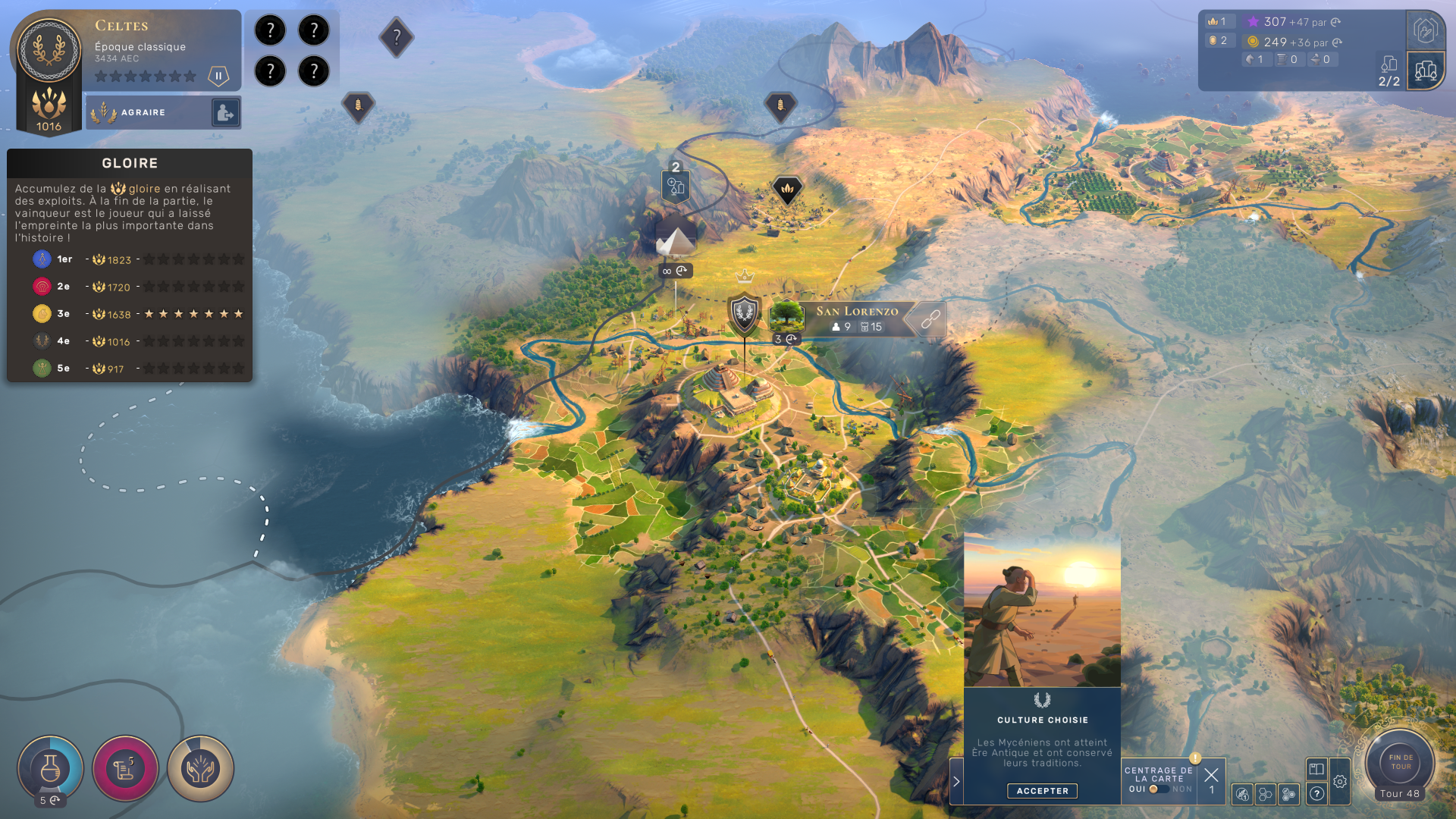Expand the notification panel arrow
This screenshot has height=819, width=1456.
coord(956,781)
